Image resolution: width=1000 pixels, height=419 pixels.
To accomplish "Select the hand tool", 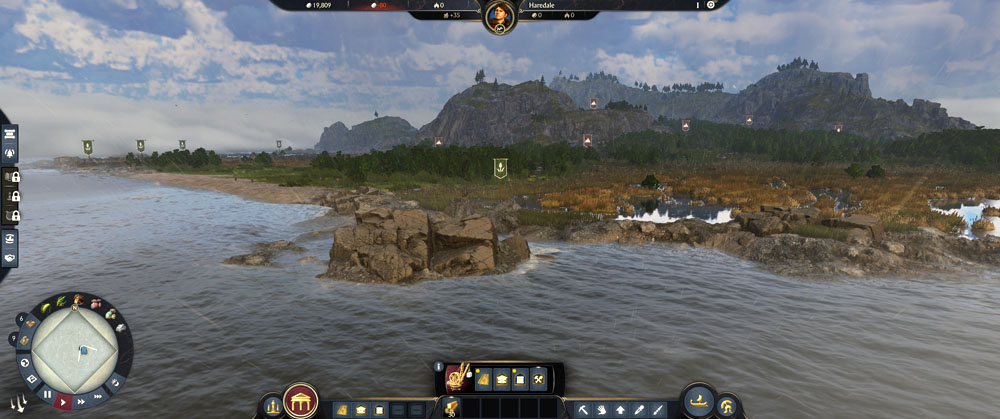I will tap(602, 409).
